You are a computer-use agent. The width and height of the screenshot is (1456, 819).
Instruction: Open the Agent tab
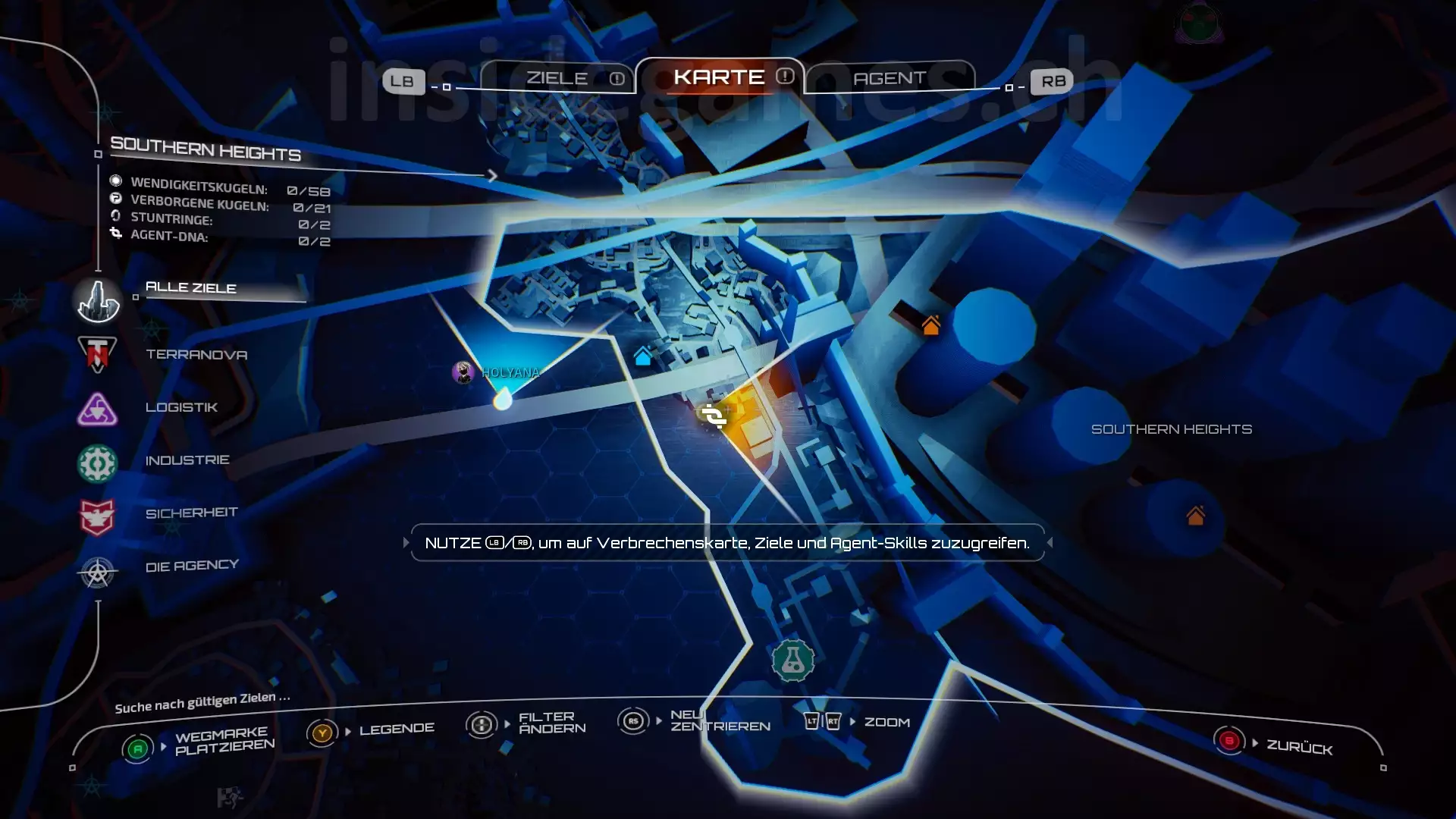889,78
